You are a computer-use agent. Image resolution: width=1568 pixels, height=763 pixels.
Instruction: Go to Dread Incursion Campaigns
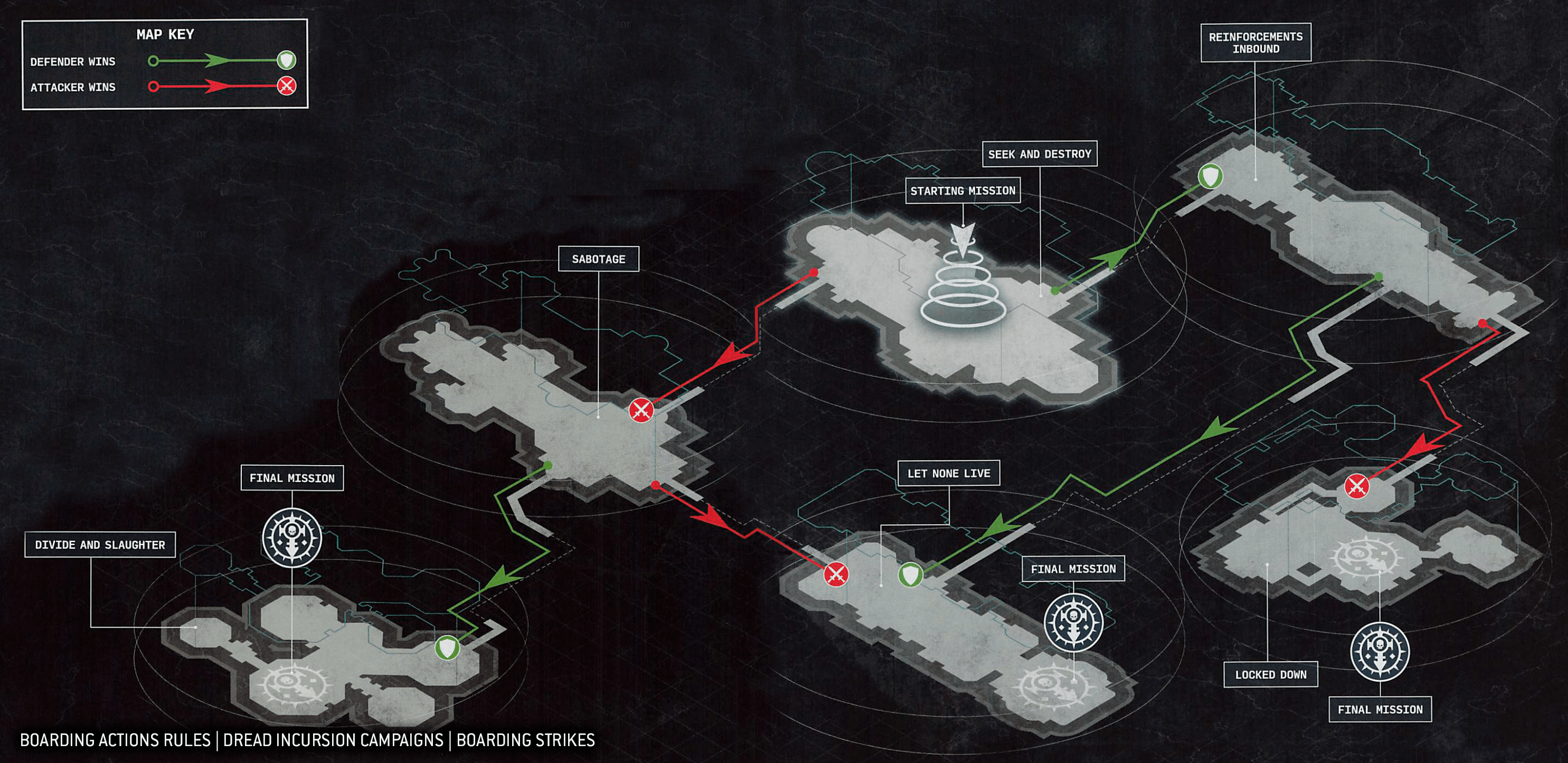click(333, 740)
